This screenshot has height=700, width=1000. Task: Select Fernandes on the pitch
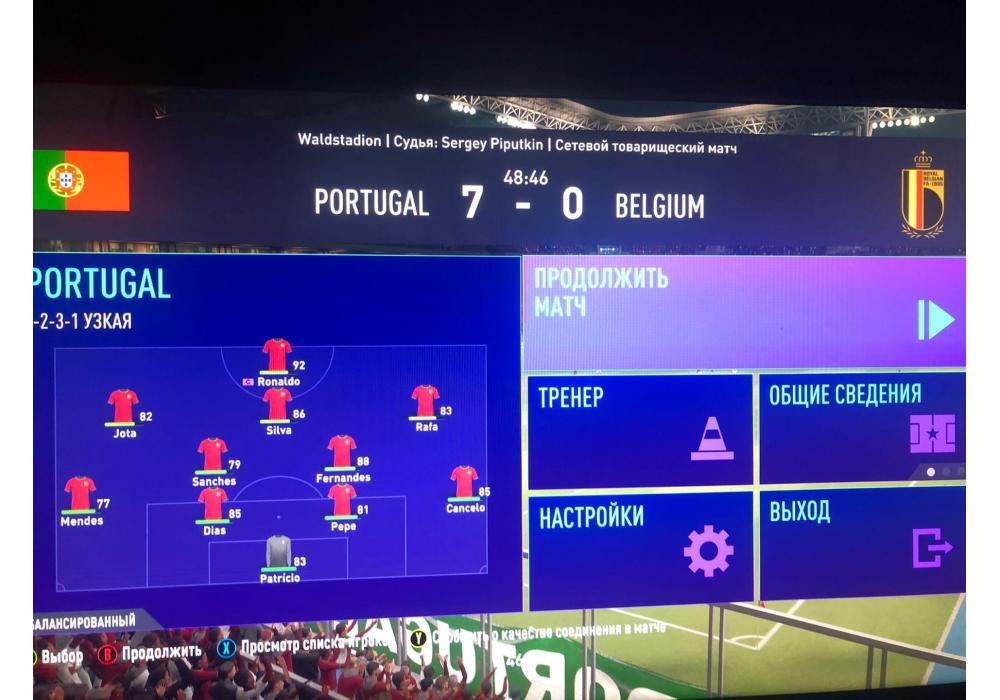342,452
